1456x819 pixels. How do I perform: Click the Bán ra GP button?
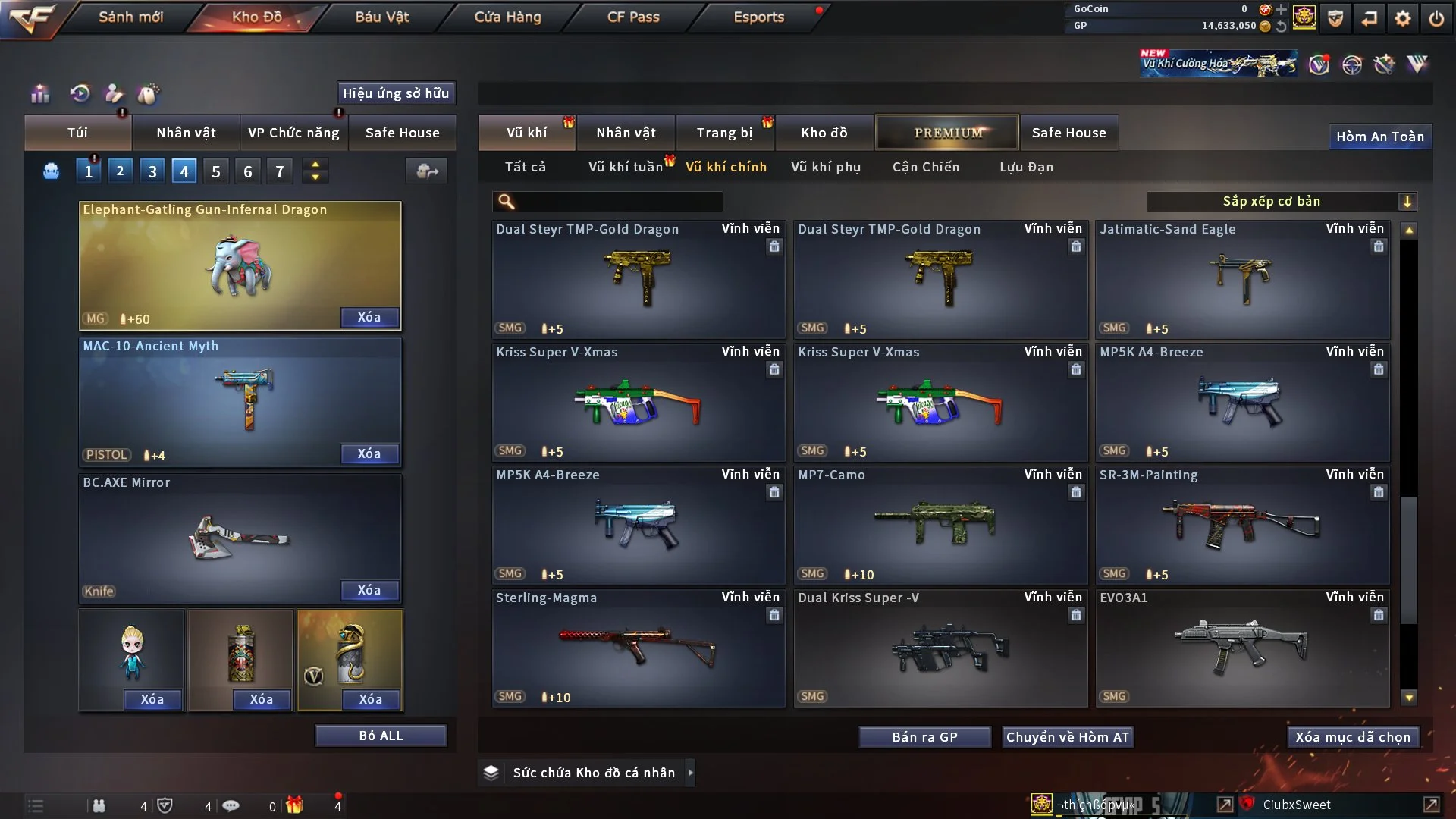point(924,737)
